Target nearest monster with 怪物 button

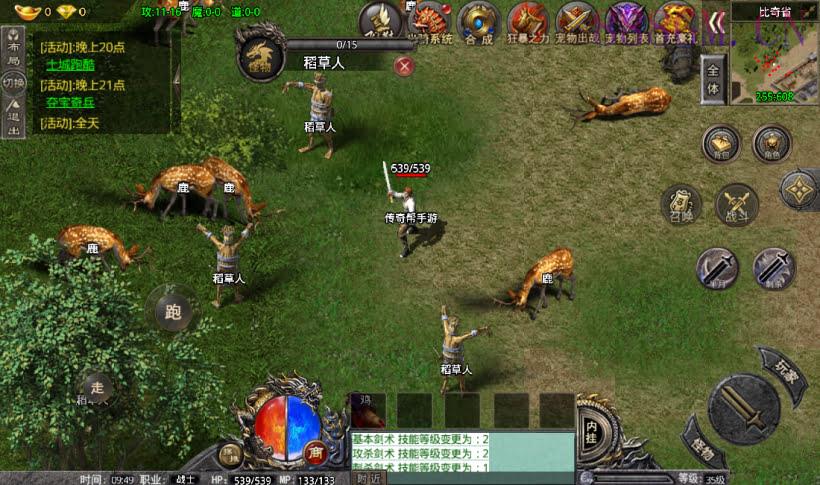[703, 447]
